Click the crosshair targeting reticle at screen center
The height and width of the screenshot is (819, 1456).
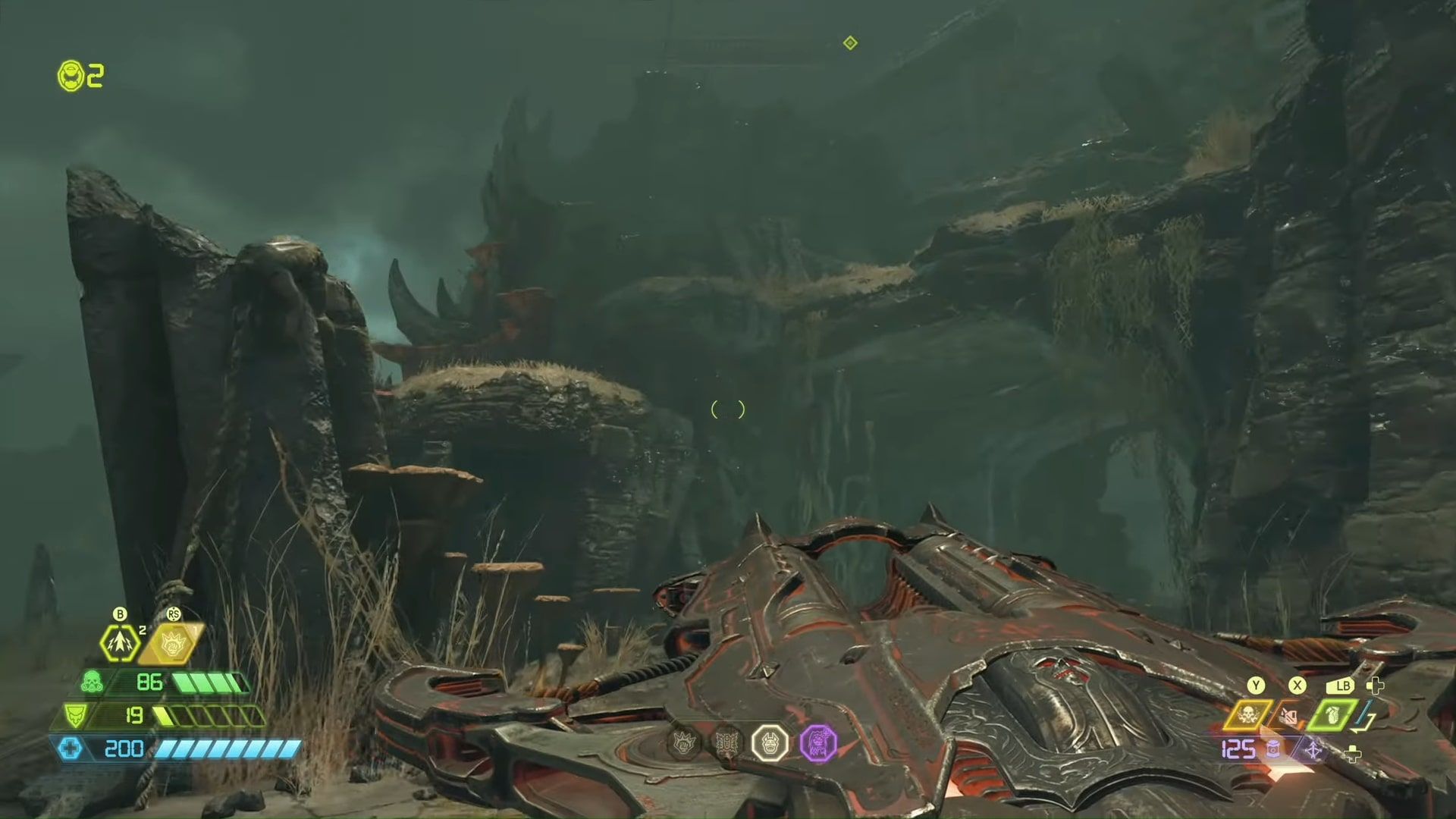(x=727, y=409)
